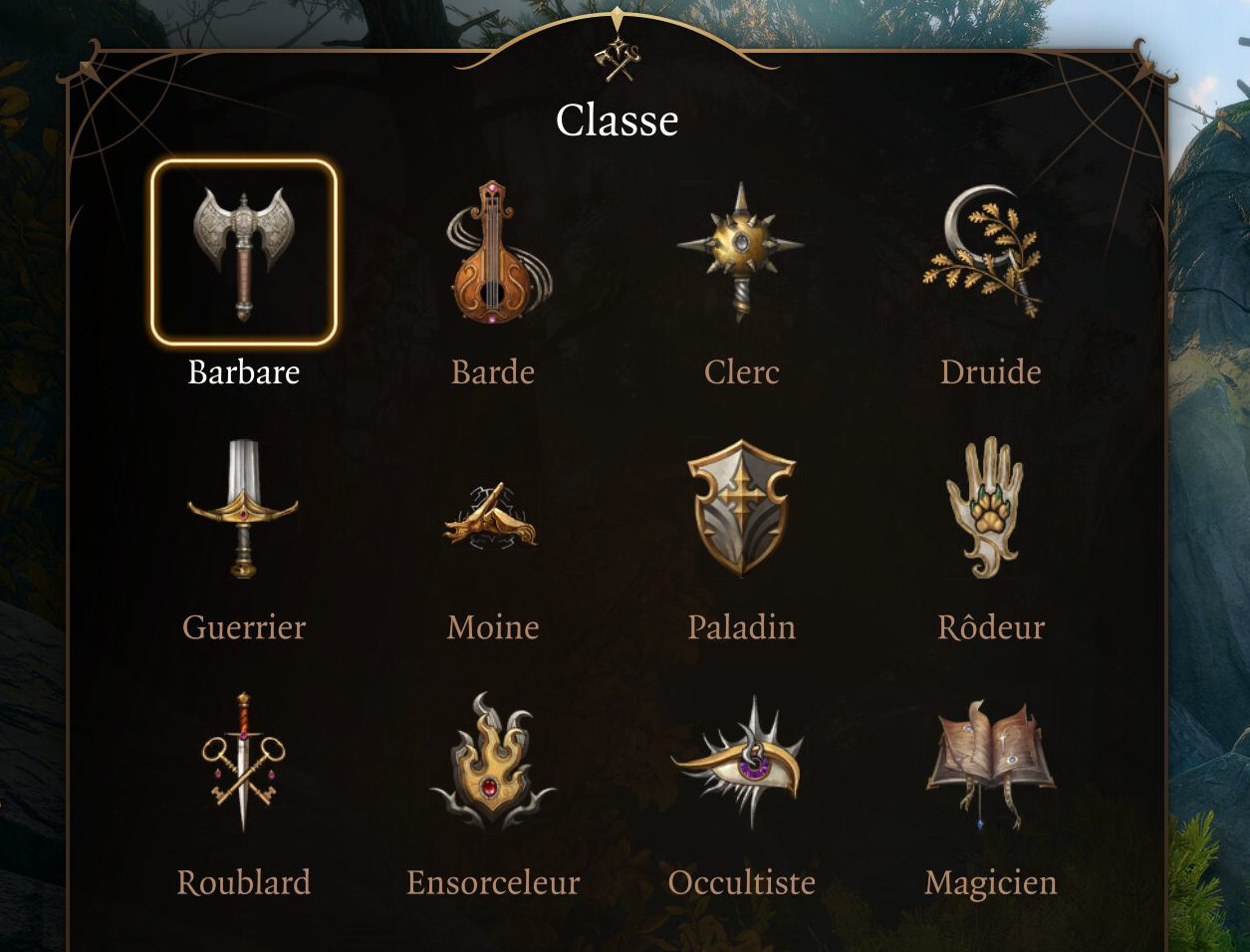Choose the Rôdeur class paw hand icon
This screenshot has width=1250, height=952.
pyautogui.click(x=986, y=508)
